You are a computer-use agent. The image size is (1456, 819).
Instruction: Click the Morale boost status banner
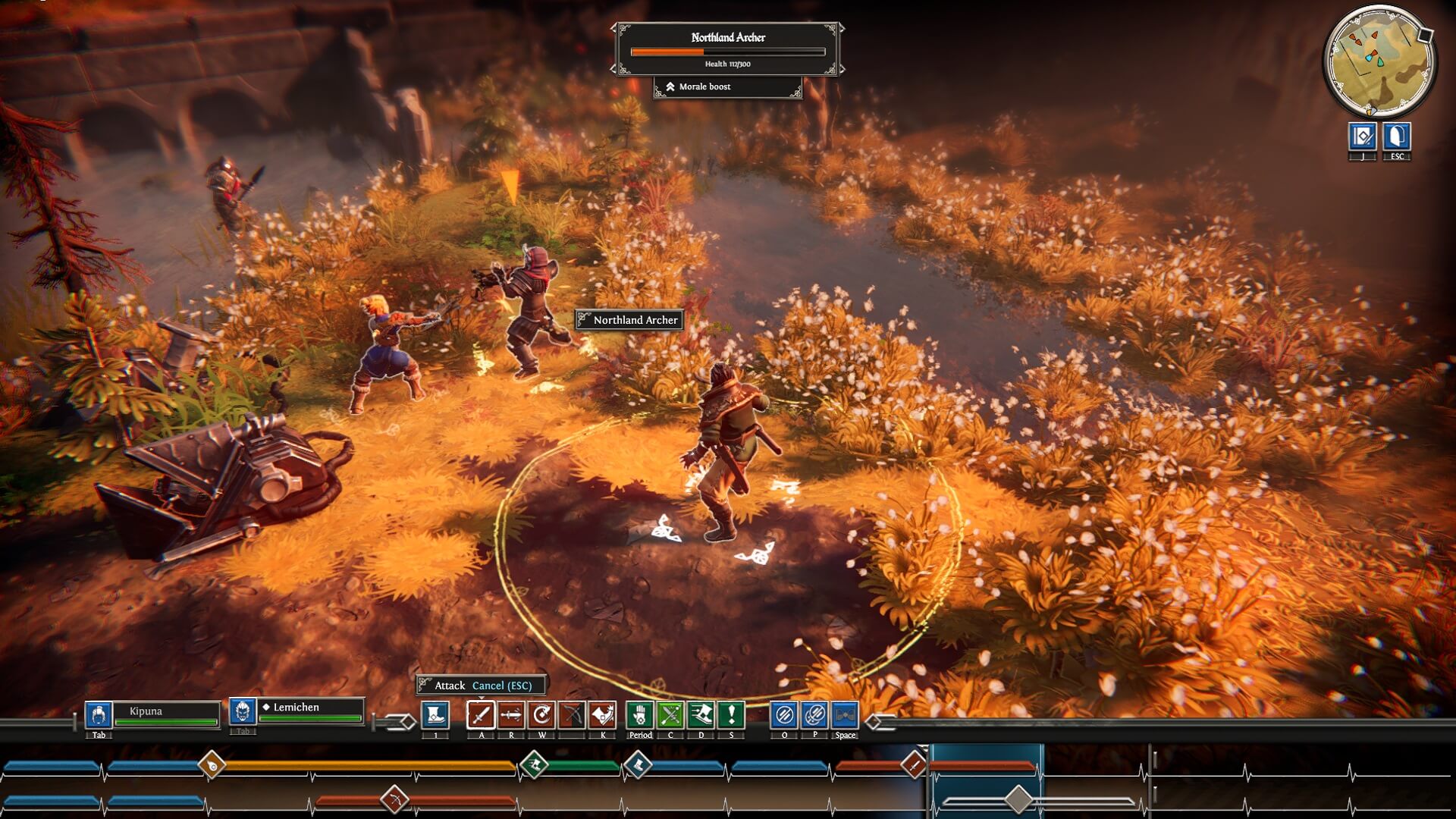tap(729, 86)
